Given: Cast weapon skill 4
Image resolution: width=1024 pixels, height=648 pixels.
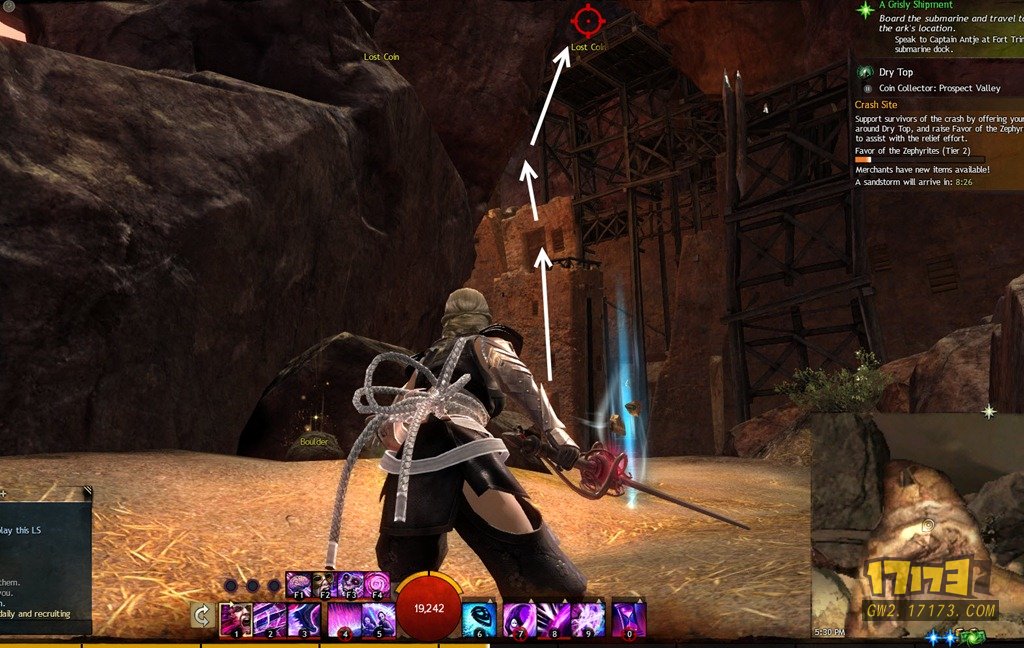Looking at the screenshot, I should click(x=345, y=619).
